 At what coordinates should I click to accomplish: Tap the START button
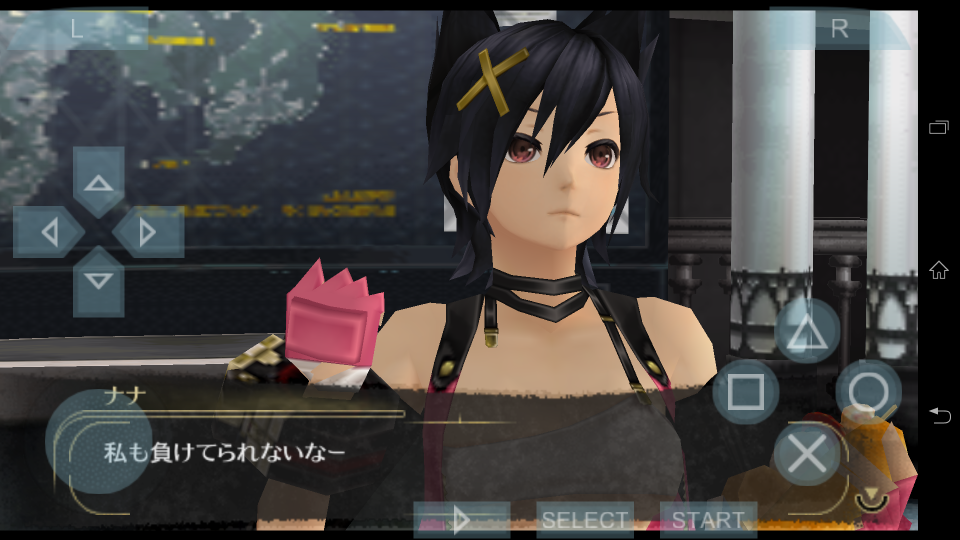[x=708, y=520]
